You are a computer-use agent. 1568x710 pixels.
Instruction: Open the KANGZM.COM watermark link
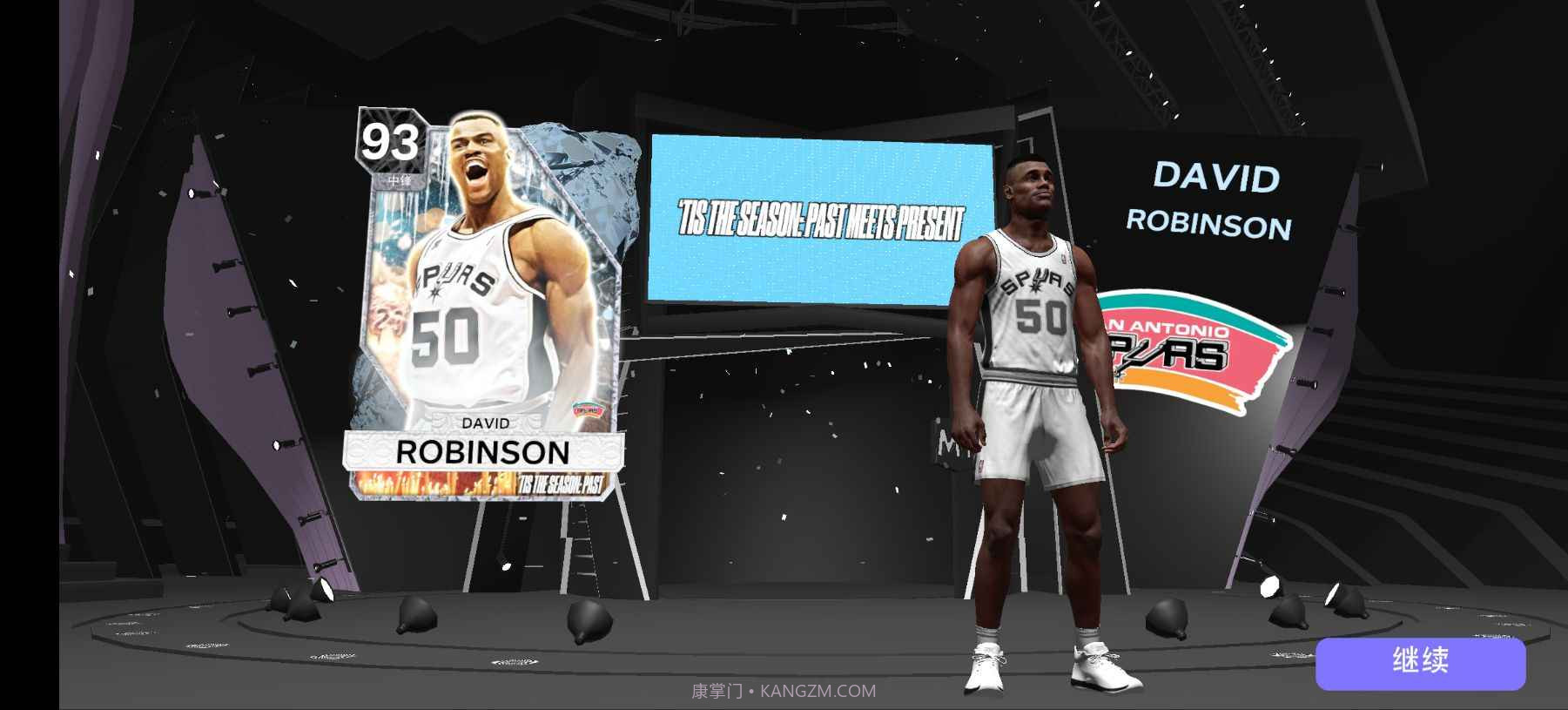782,692
